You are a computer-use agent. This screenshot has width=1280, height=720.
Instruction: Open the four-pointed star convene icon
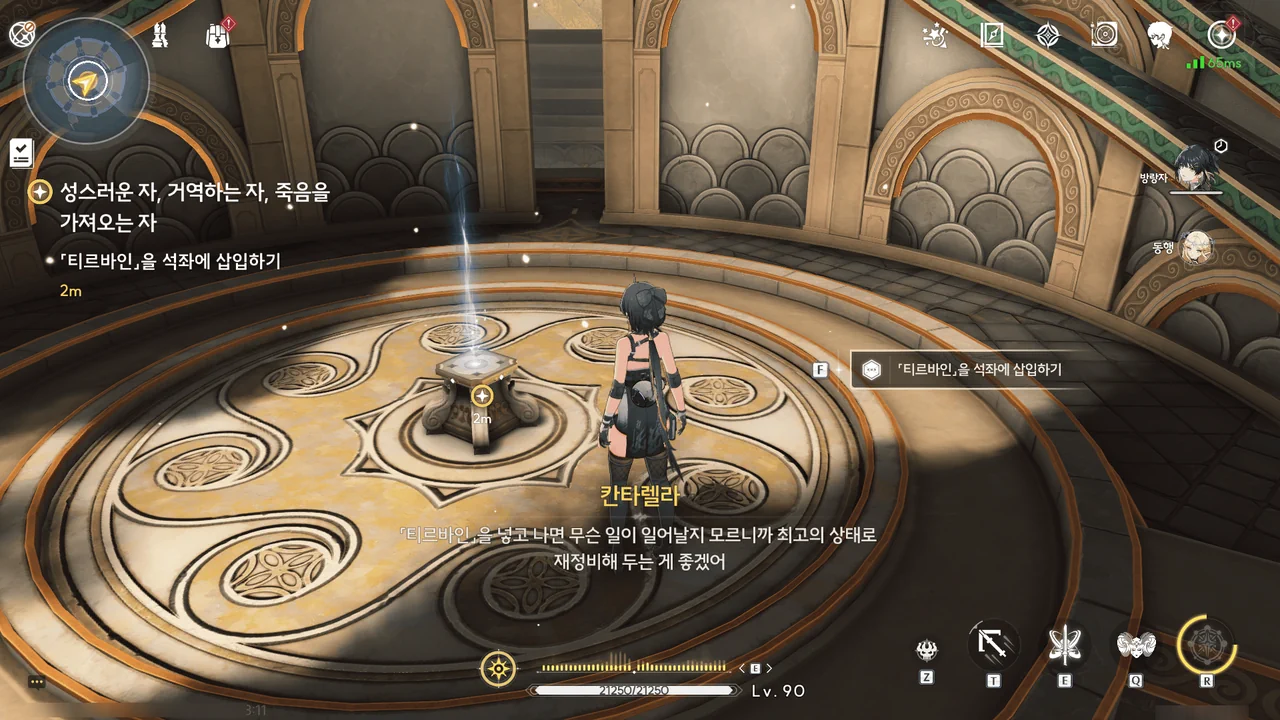[x=1047, y=36]
